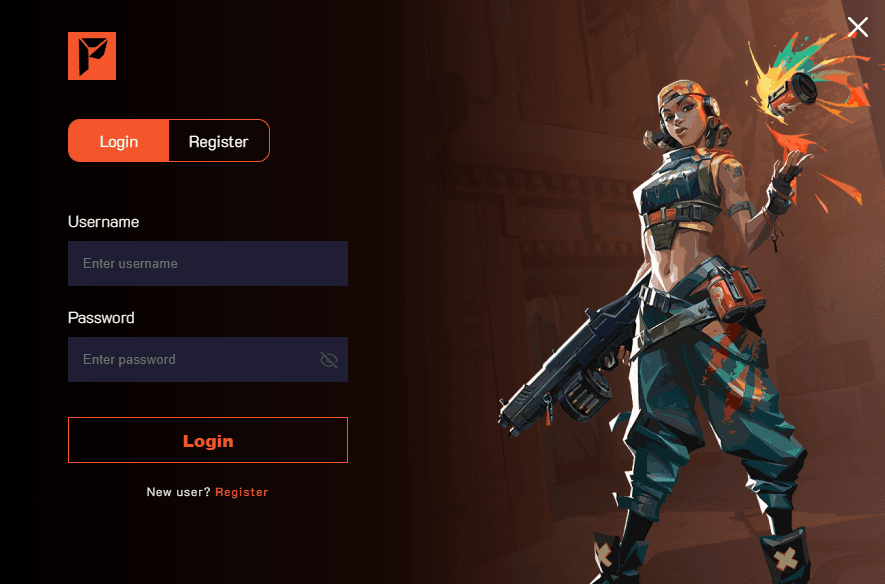
Task: Click the Enter username field
Action: (x=207, y=264)
